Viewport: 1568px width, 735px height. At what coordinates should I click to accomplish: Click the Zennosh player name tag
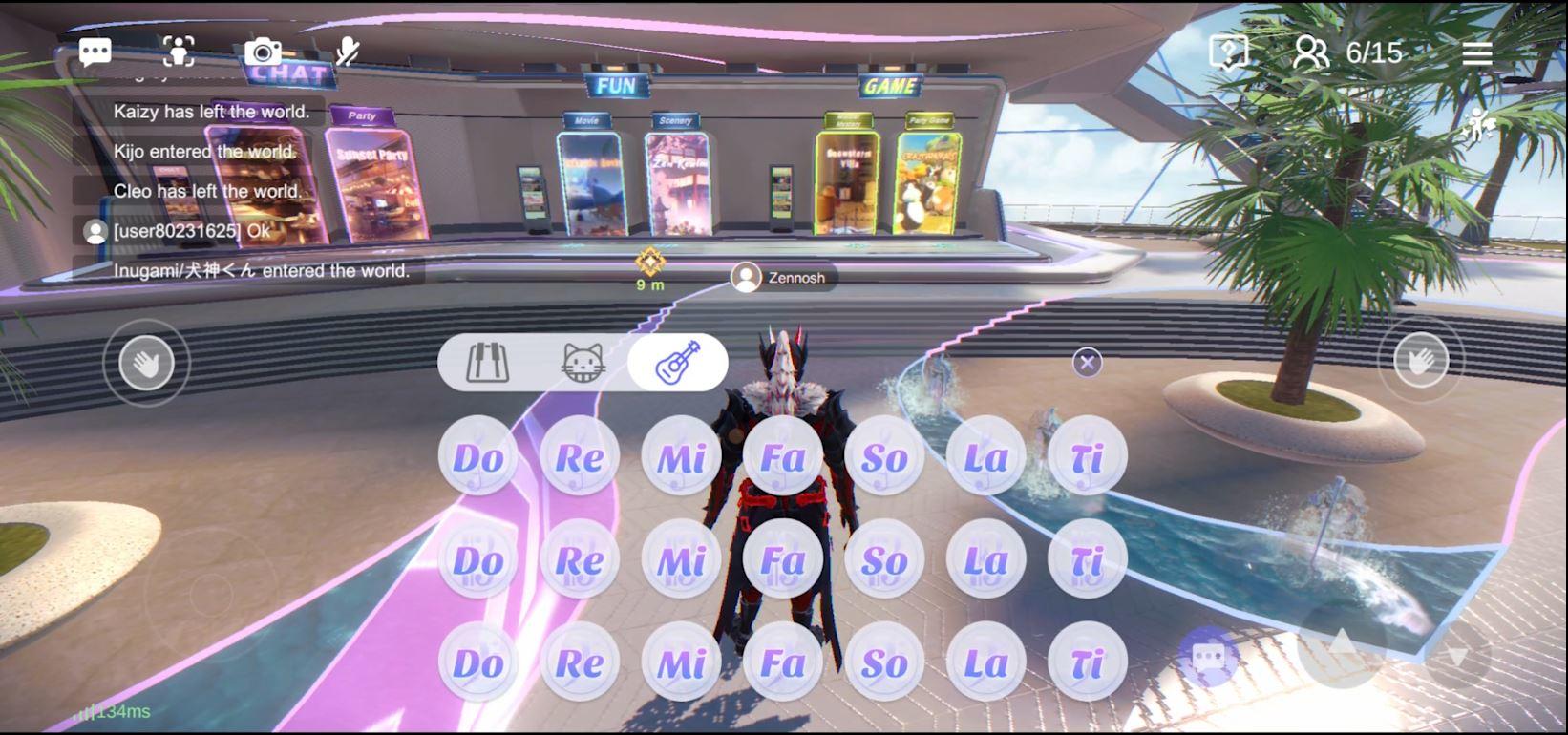pyautogui.click(x=785, y=278)
